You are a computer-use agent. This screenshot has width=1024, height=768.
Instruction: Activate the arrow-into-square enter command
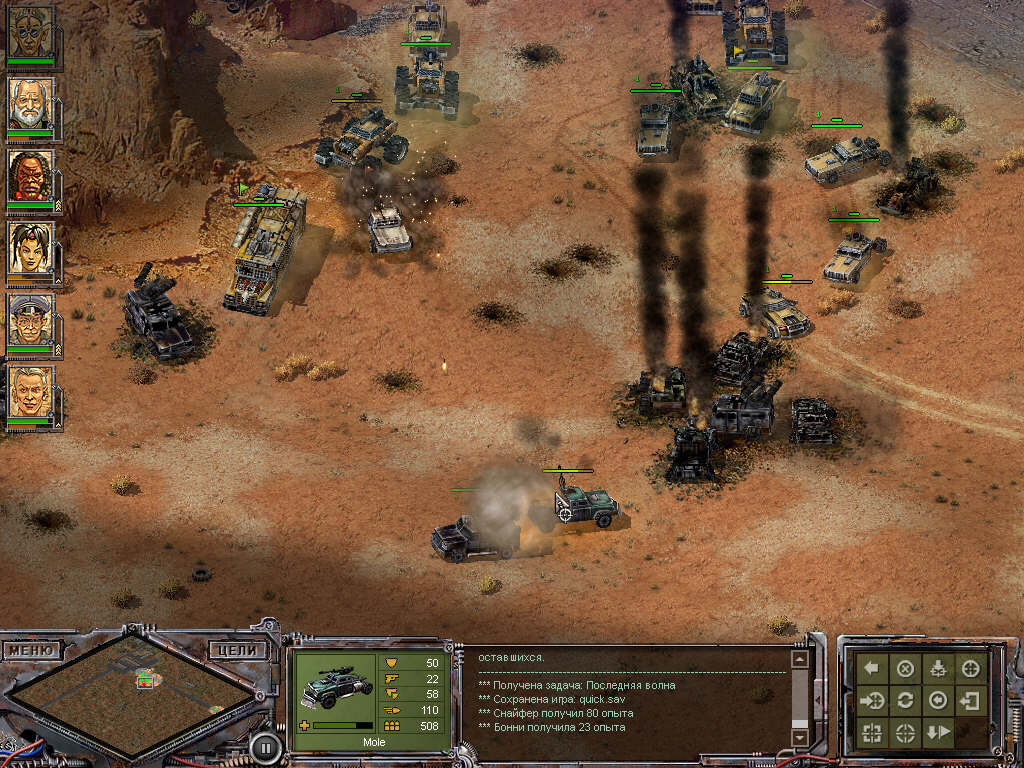pyautogui.click(x=970, y=700)
